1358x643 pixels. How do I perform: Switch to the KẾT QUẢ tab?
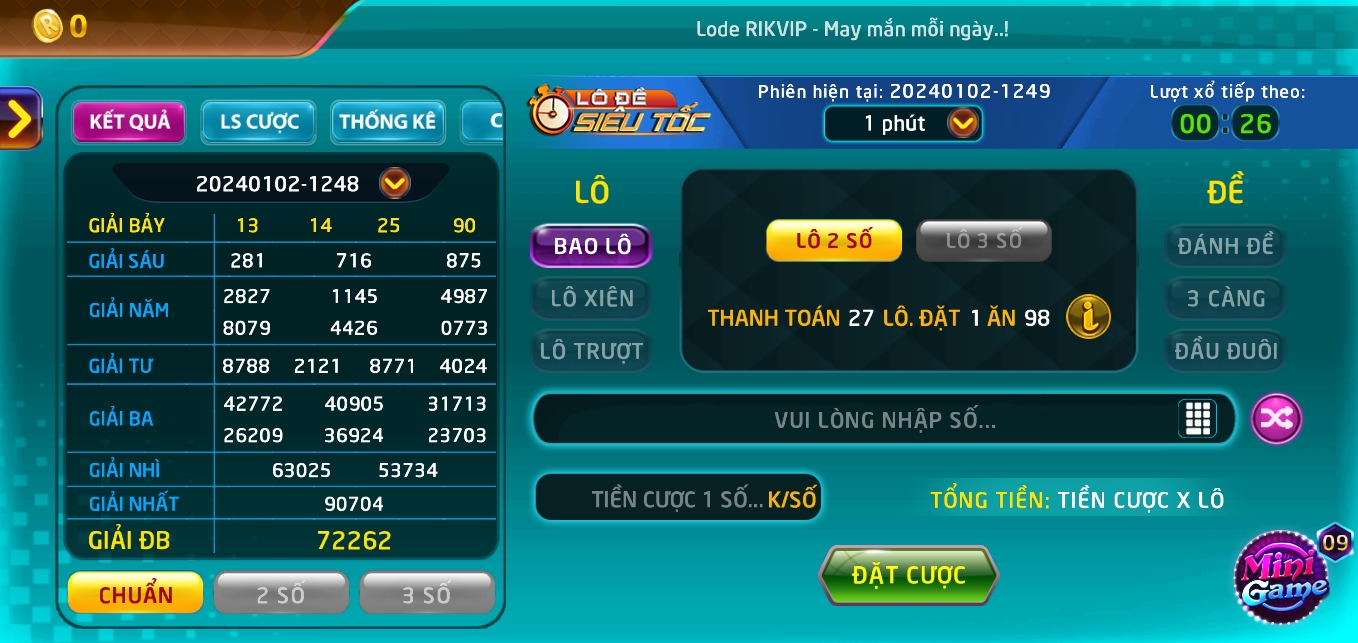coord(129,122)
